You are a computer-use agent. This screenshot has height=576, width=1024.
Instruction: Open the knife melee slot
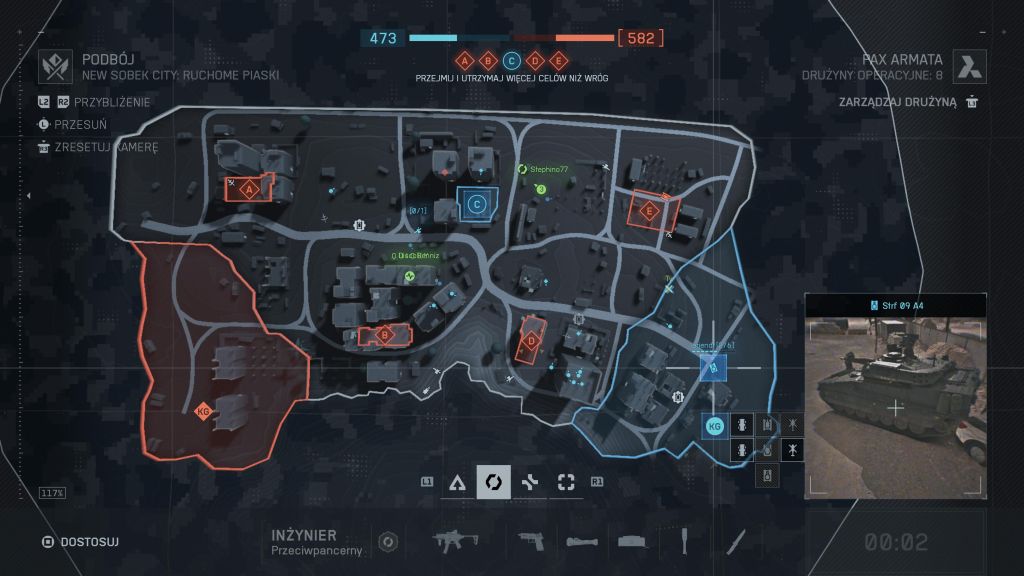[x=736, y=541]
